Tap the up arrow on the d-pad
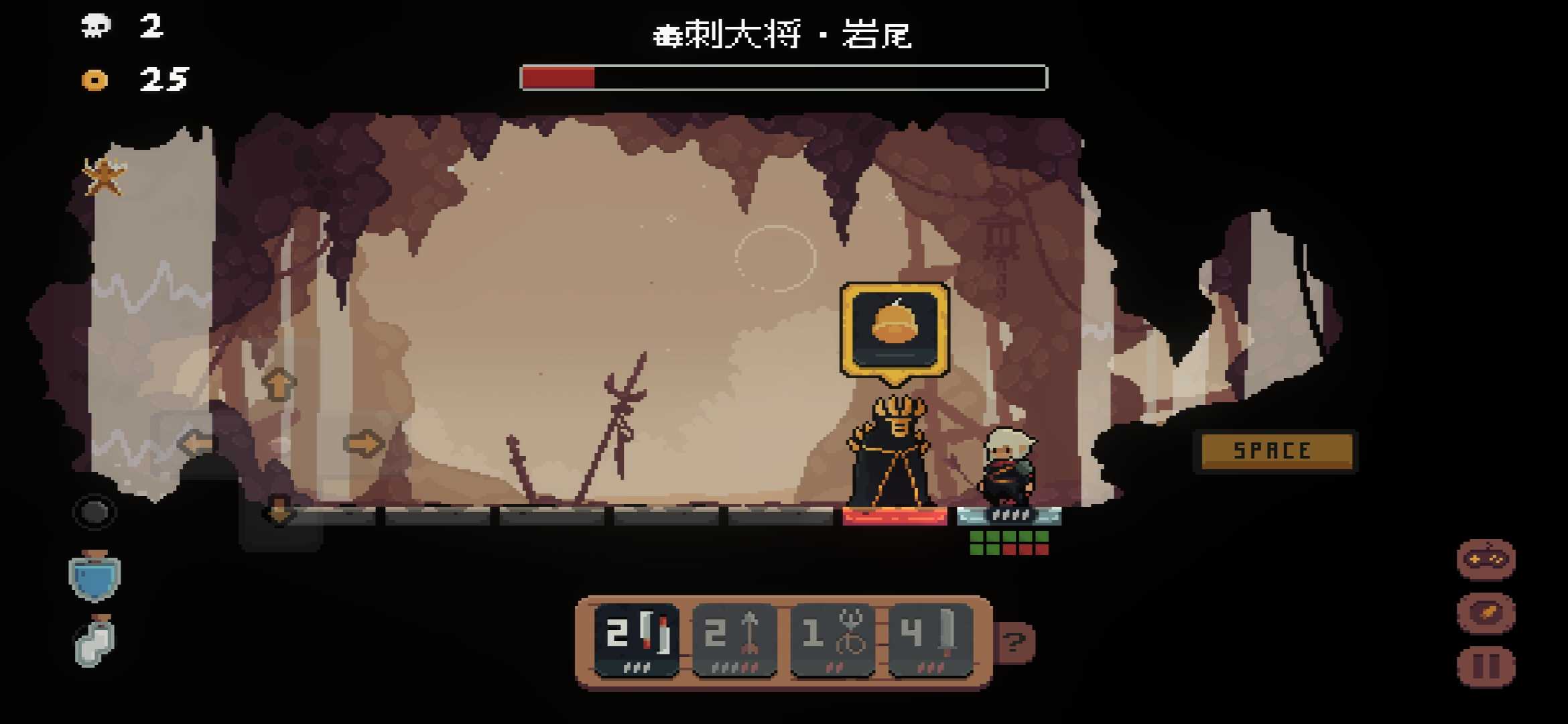 [279, 385]
